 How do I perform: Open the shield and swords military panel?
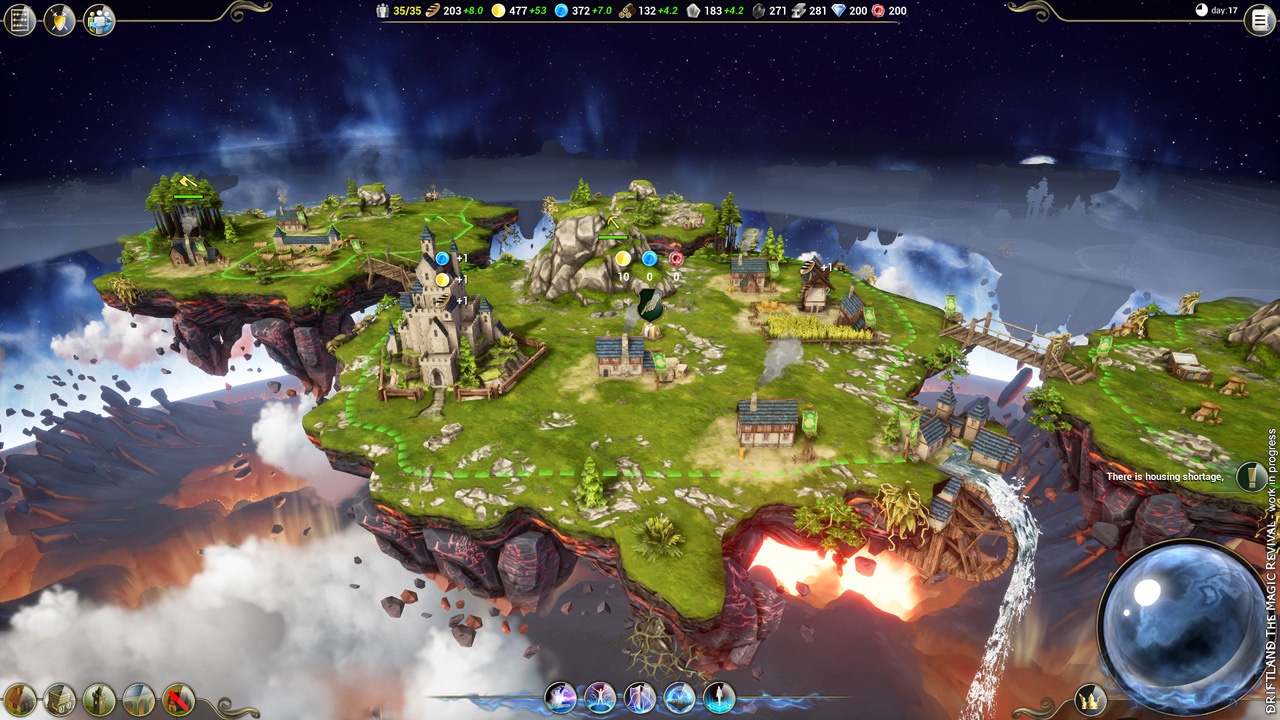coord(59,19)
